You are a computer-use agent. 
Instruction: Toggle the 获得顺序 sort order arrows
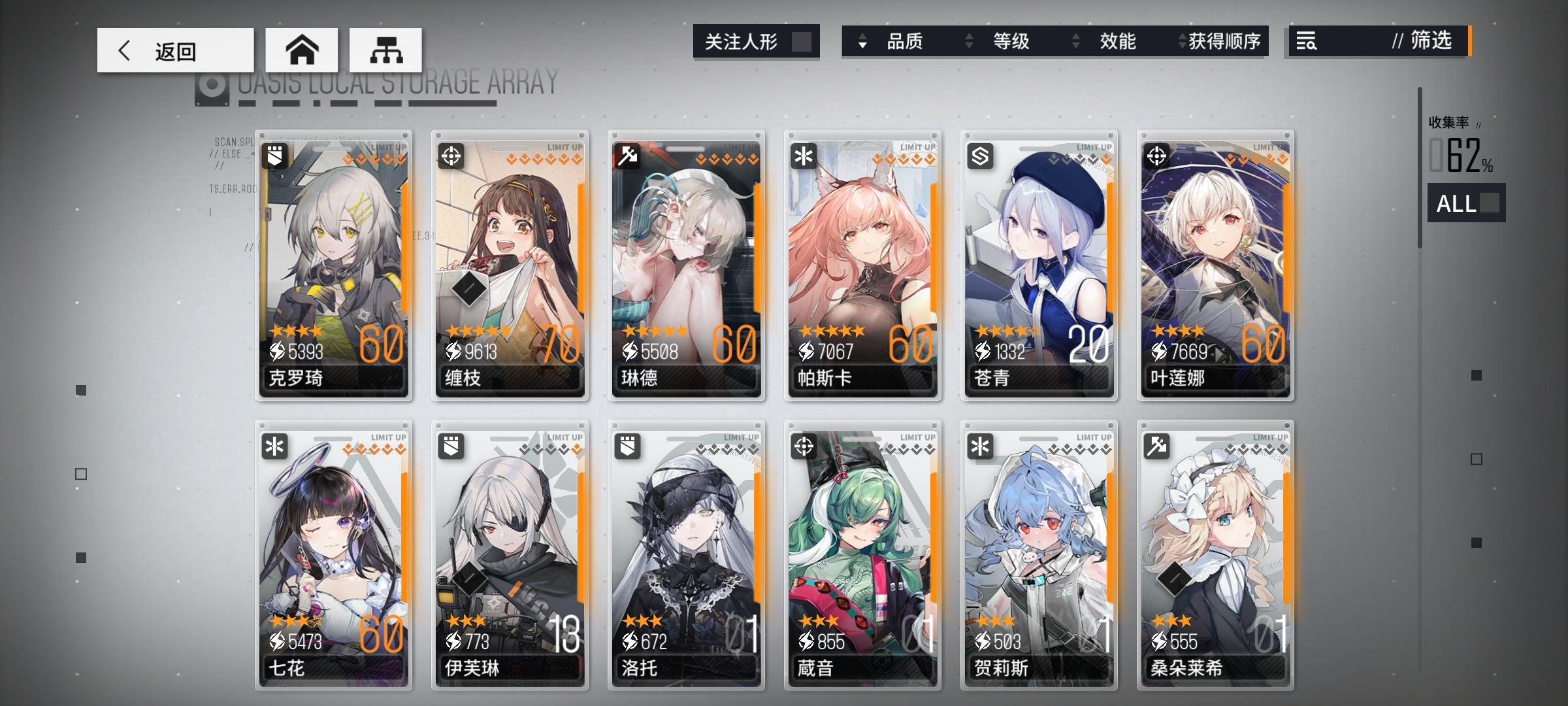click(x=1181, y=41)
